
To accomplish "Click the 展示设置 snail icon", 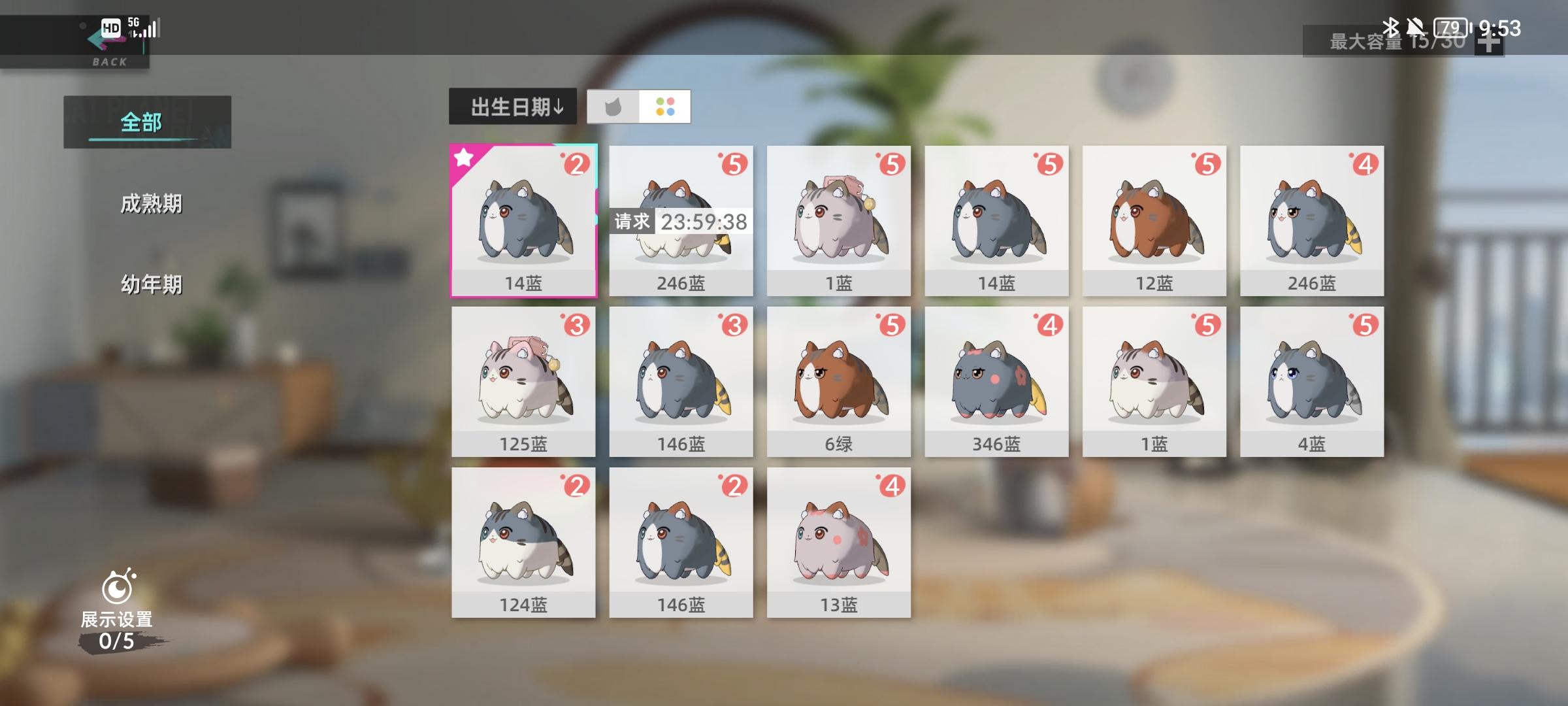I will 119,587.
